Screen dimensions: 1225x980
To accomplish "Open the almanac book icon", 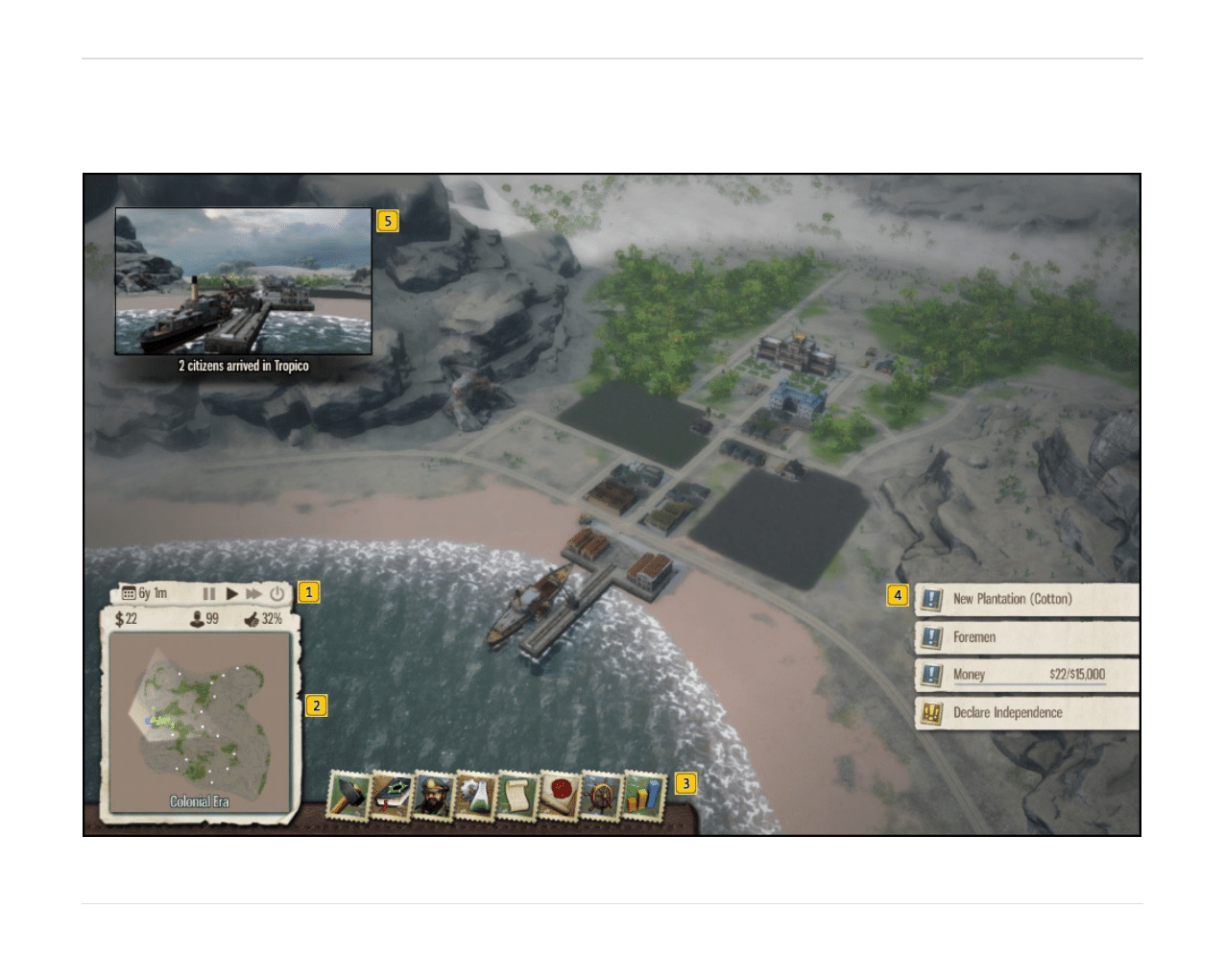I will tap(391, 797).
